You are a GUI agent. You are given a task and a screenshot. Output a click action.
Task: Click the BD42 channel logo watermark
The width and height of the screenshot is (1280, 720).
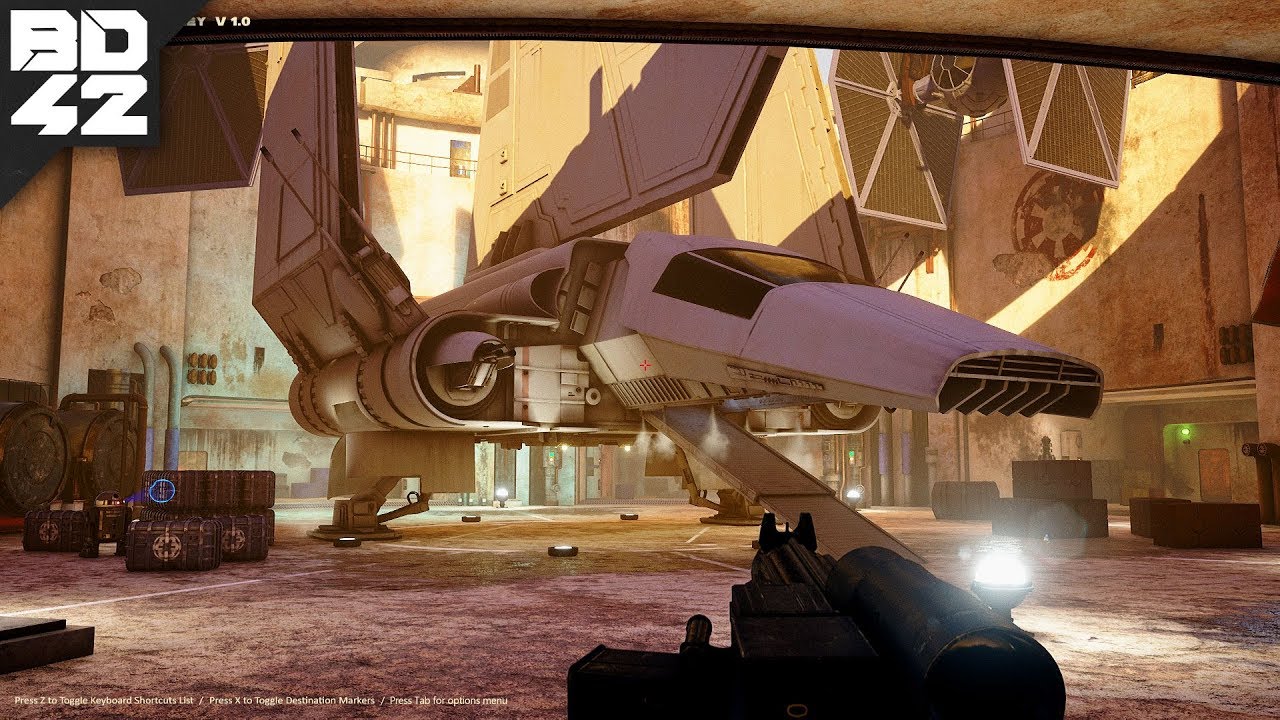[78, 73]
